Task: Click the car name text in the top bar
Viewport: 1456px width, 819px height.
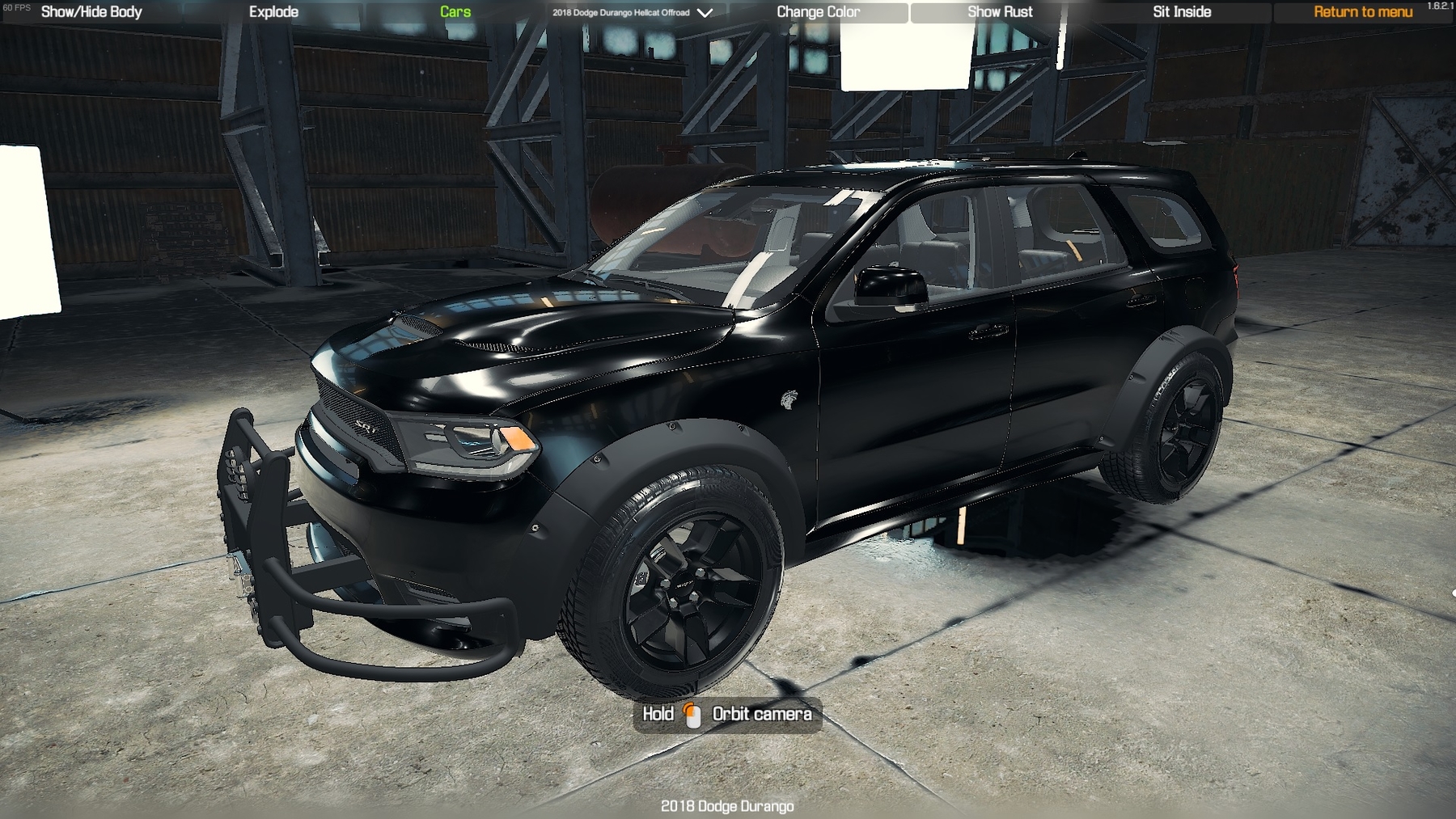Action: [x=620, y=12]
